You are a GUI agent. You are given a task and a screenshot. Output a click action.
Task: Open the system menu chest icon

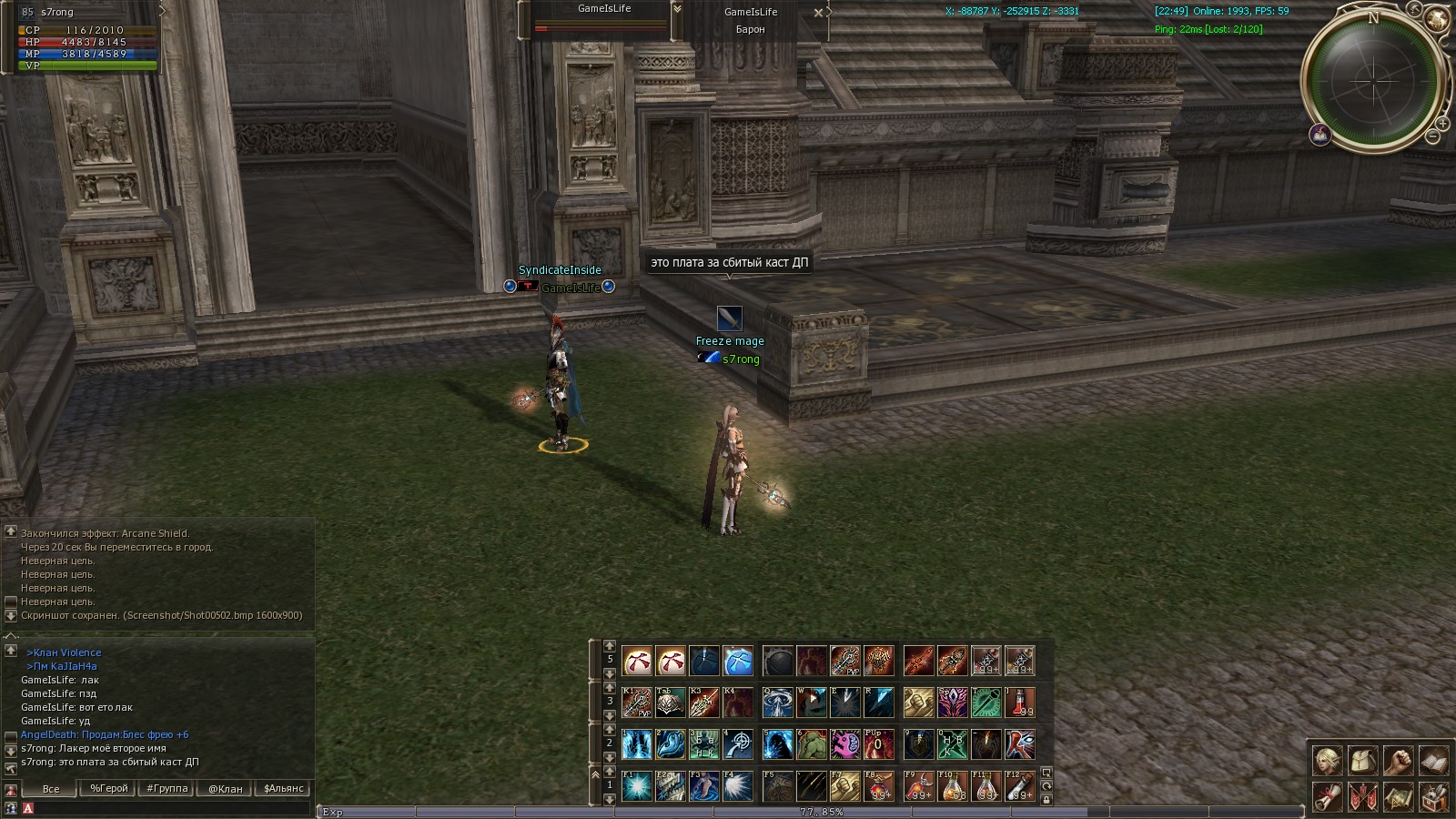pyautogui.click(x=1433, y=797)
